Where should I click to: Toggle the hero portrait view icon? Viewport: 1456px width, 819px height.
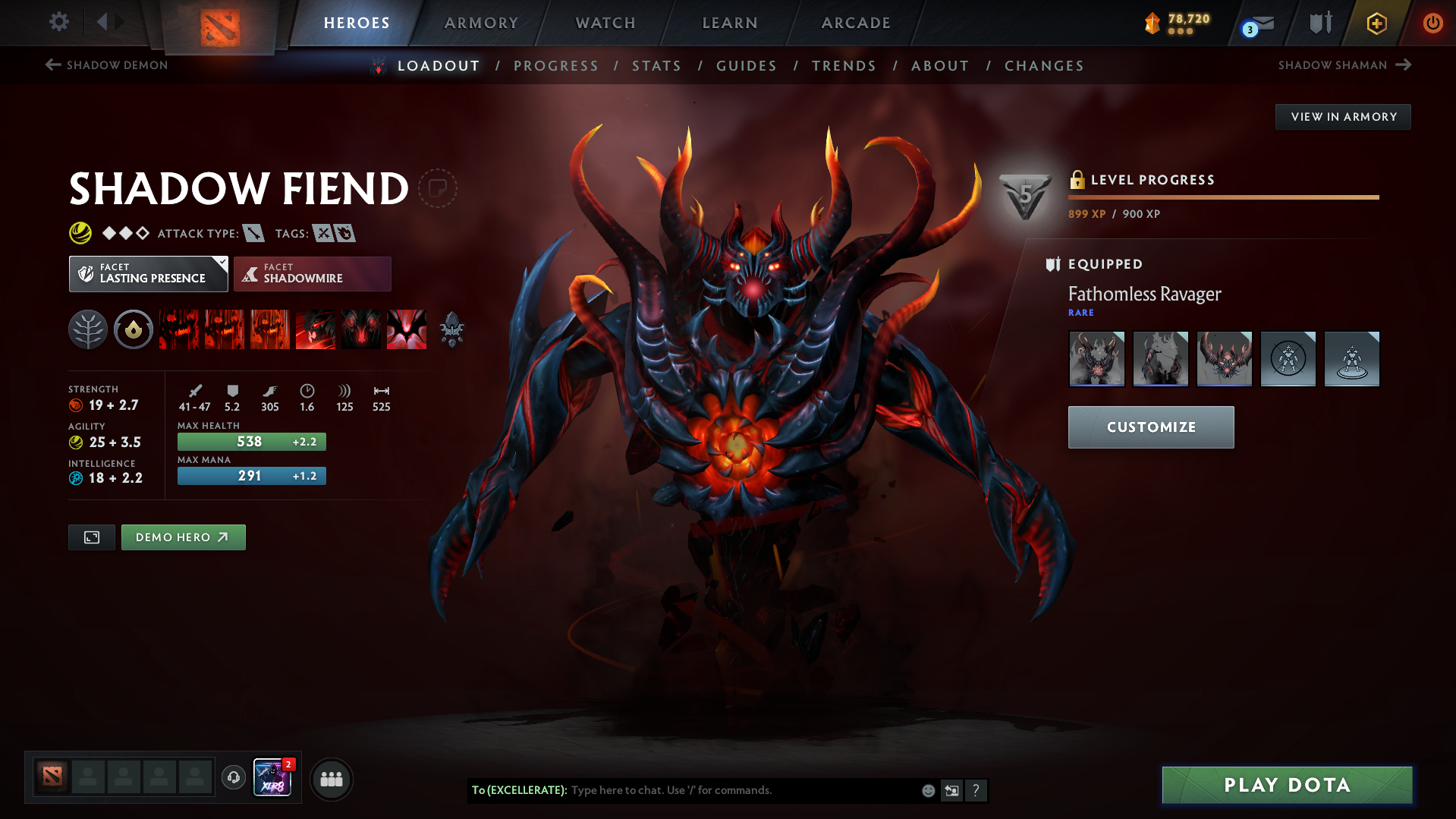tap(91, 537)
